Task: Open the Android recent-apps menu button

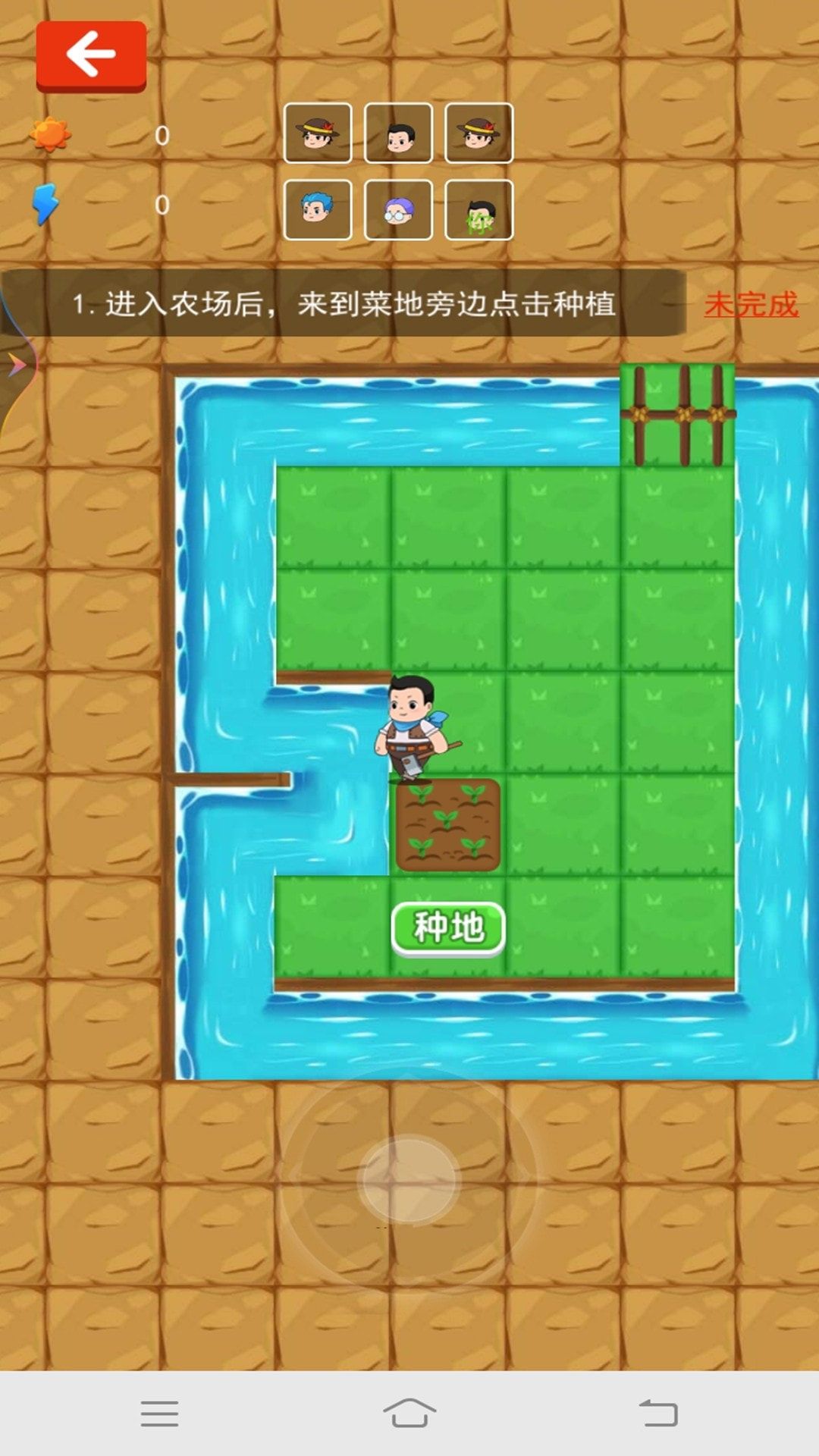Action: [x=159, y=1414]
